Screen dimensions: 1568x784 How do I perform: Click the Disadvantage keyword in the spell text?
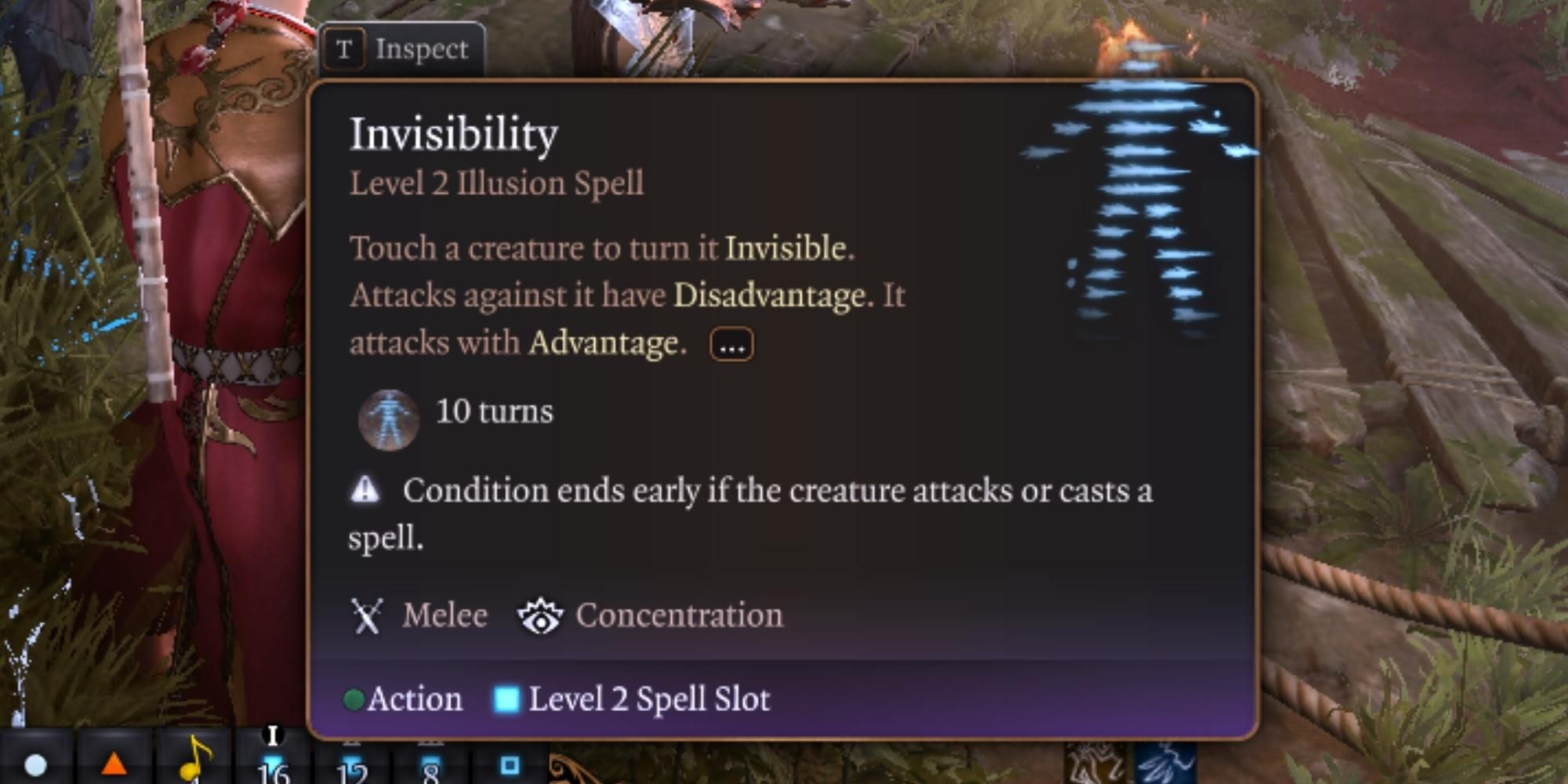click(768, 296)
